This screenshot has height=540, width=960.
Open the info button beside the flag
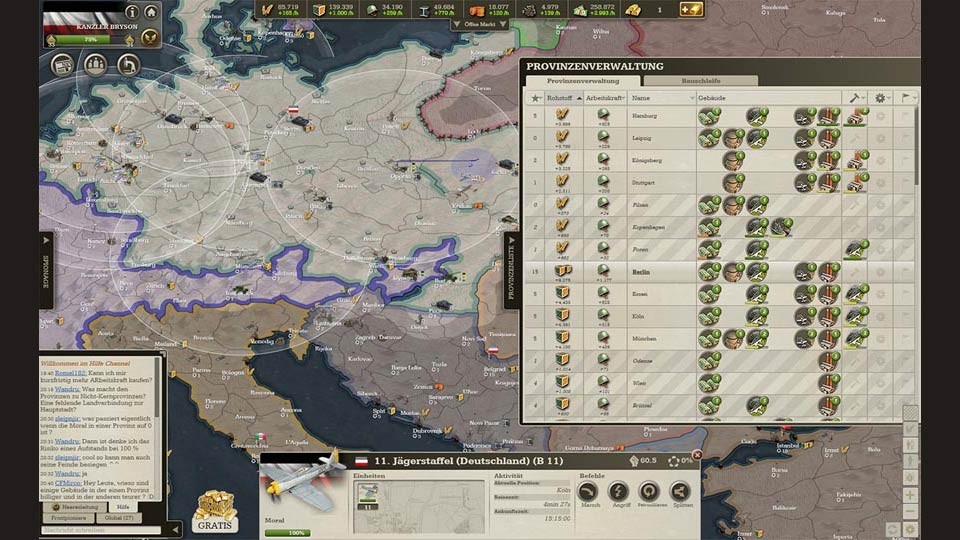(131, 12)
